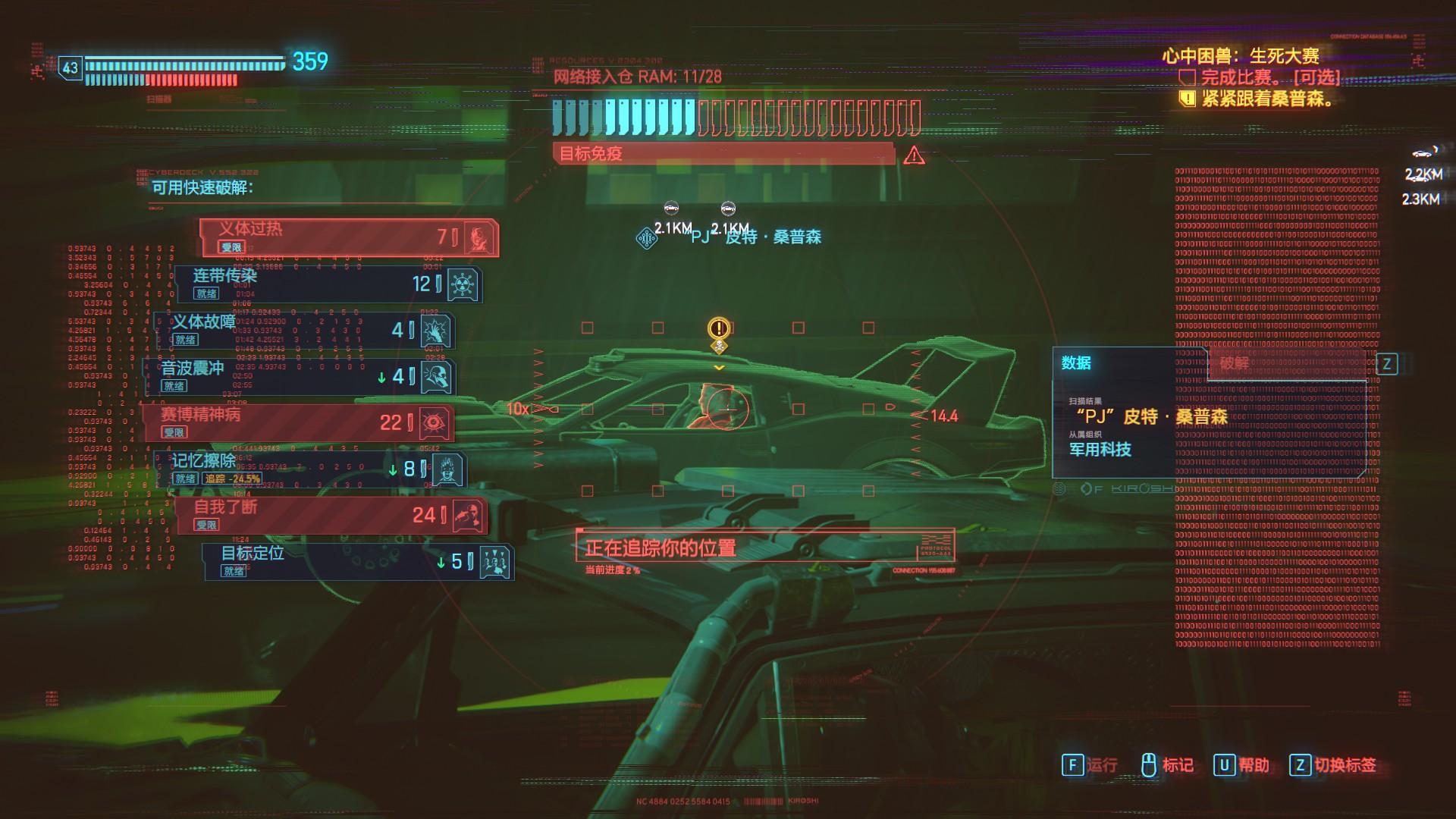Choose the 连带传染 quickhack
1456x819 pixels.
click(x=328, y=284)
